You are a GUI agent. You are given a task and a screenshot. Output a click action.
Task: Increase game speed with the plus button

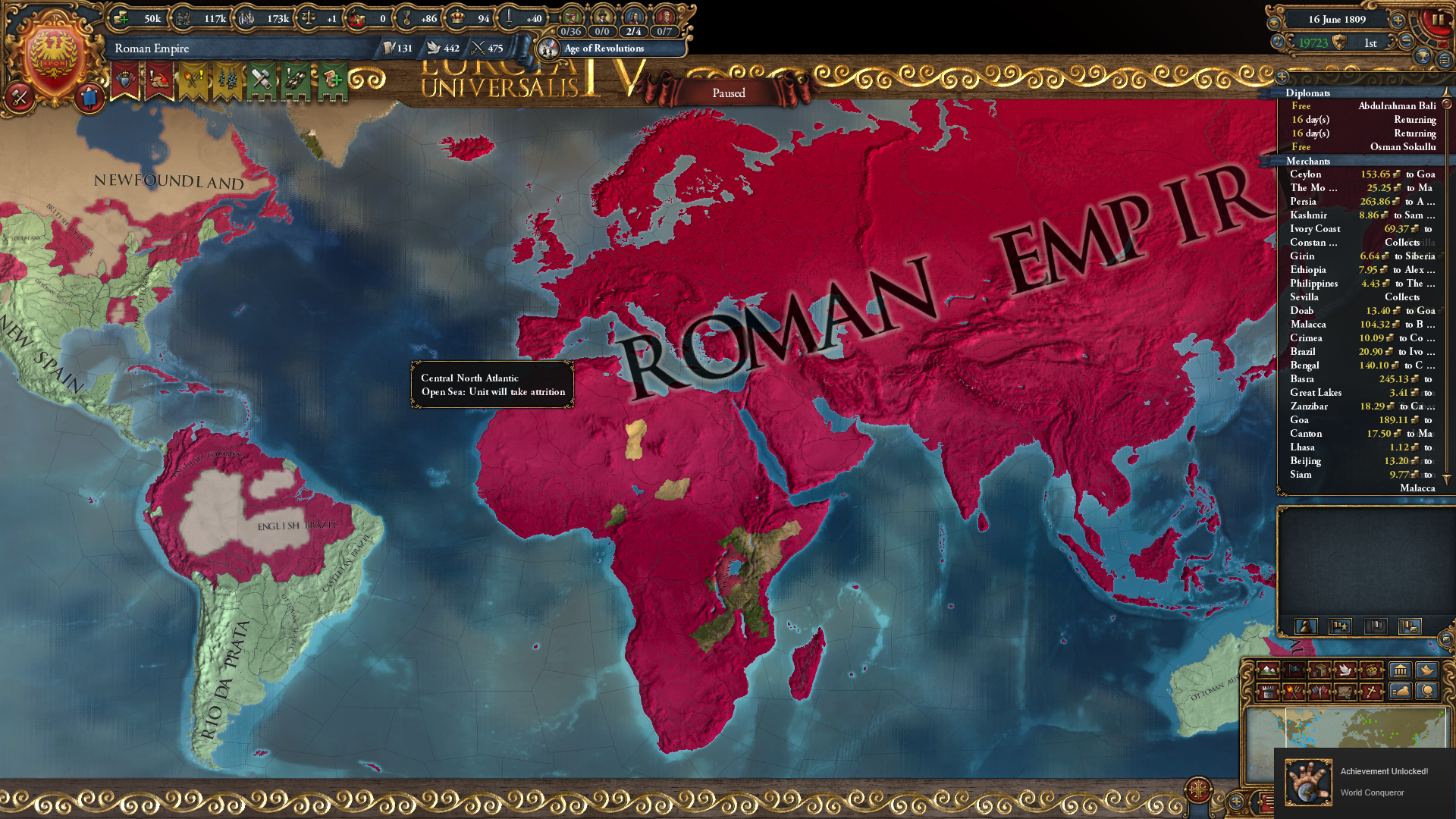pos(1398,22)
